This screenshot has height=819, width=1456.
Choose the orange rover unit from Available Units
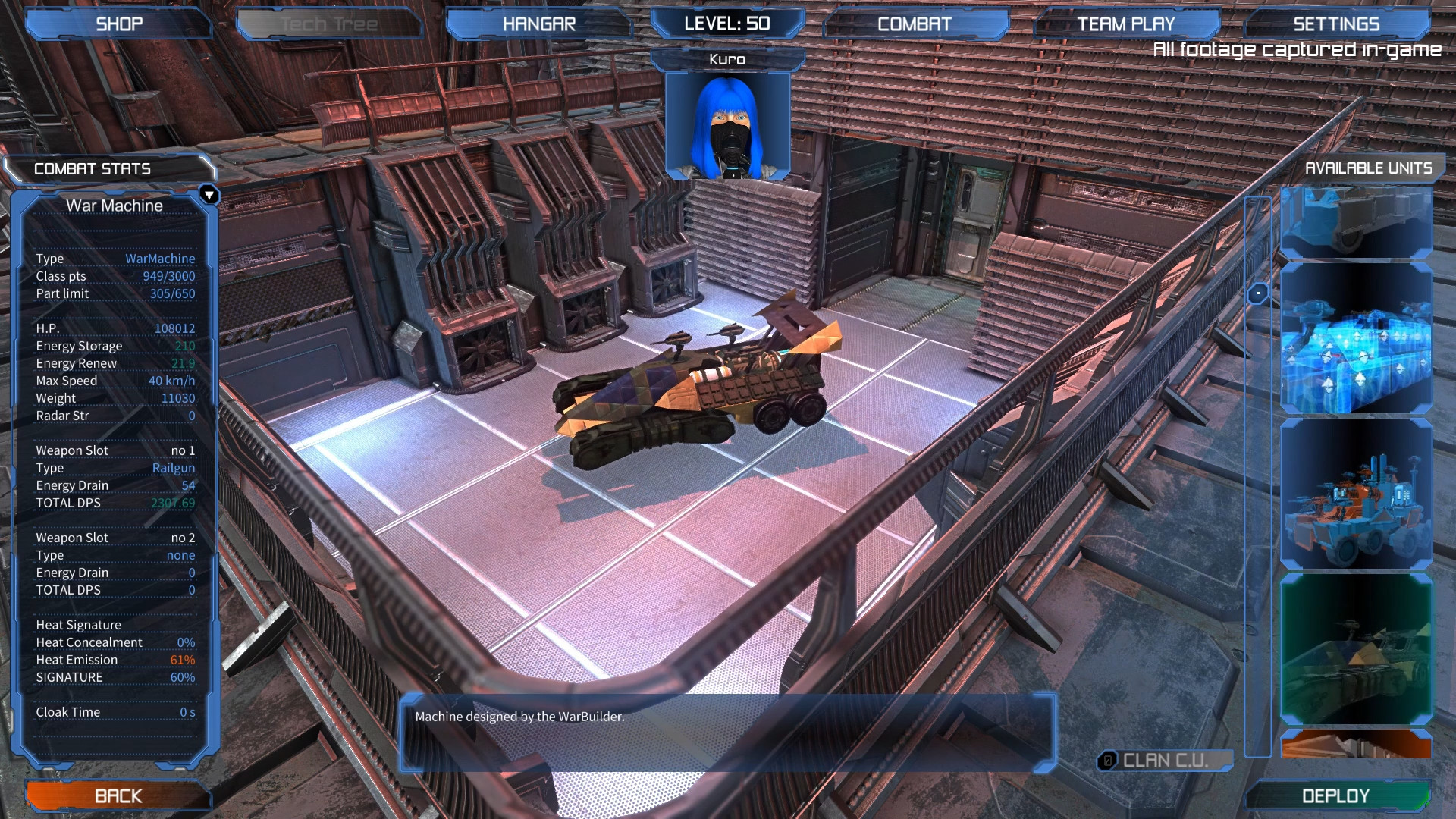click(x=1357, y=493)
